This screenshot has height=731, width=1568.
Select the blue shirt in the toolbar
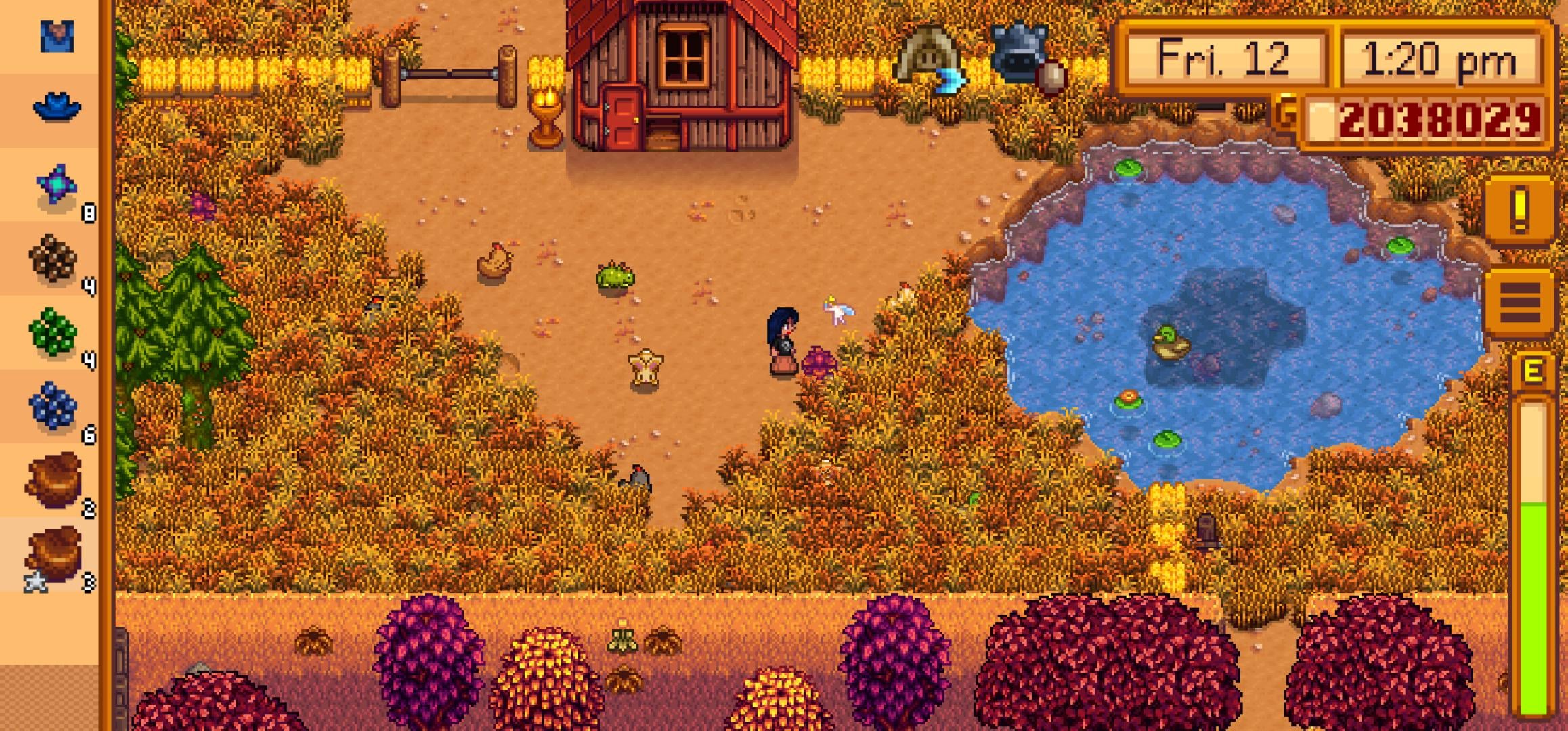[x=57, y=37]
